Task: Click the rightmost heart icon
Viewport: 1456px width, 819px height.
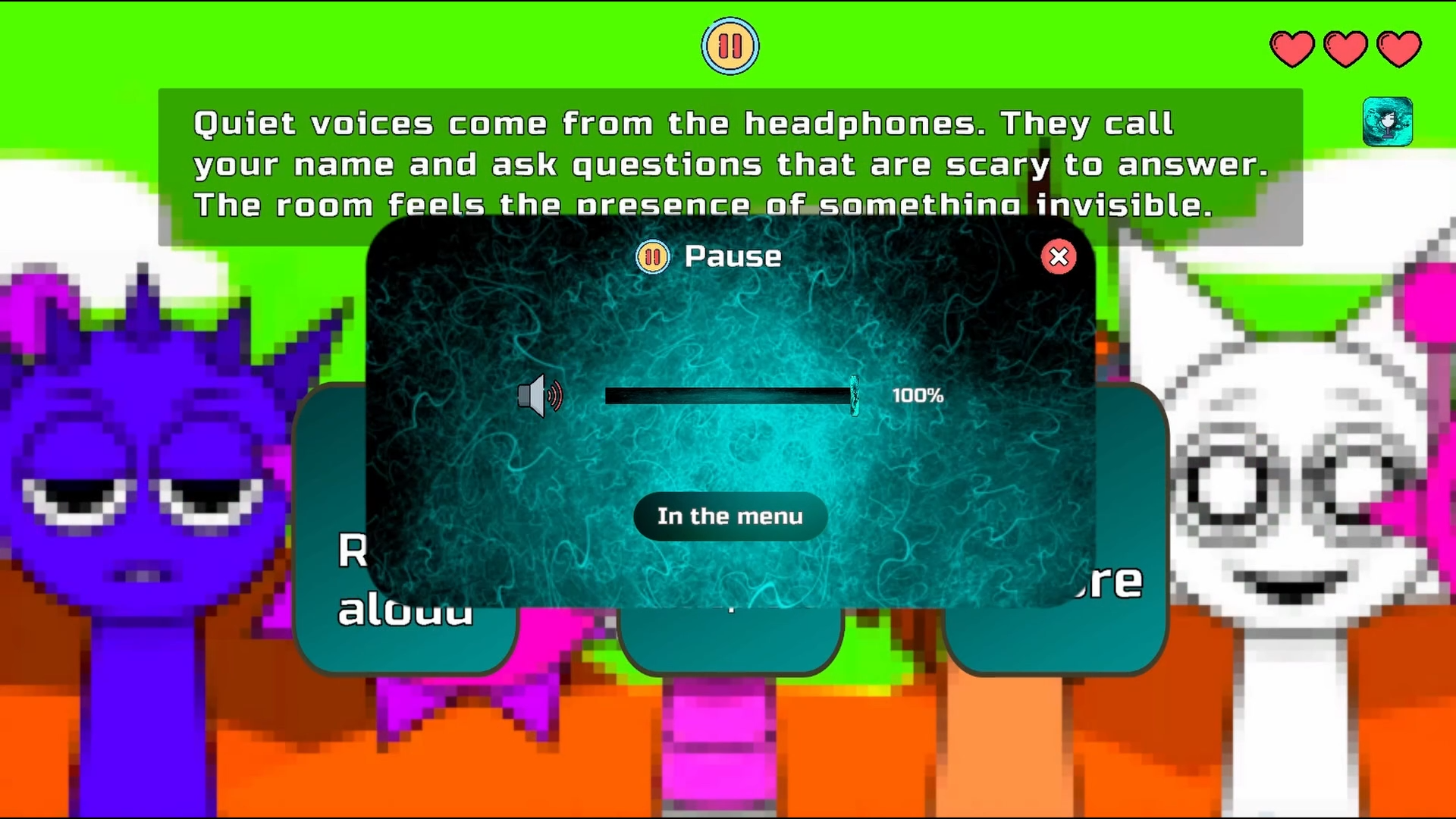Action: tap(1399, 47)
